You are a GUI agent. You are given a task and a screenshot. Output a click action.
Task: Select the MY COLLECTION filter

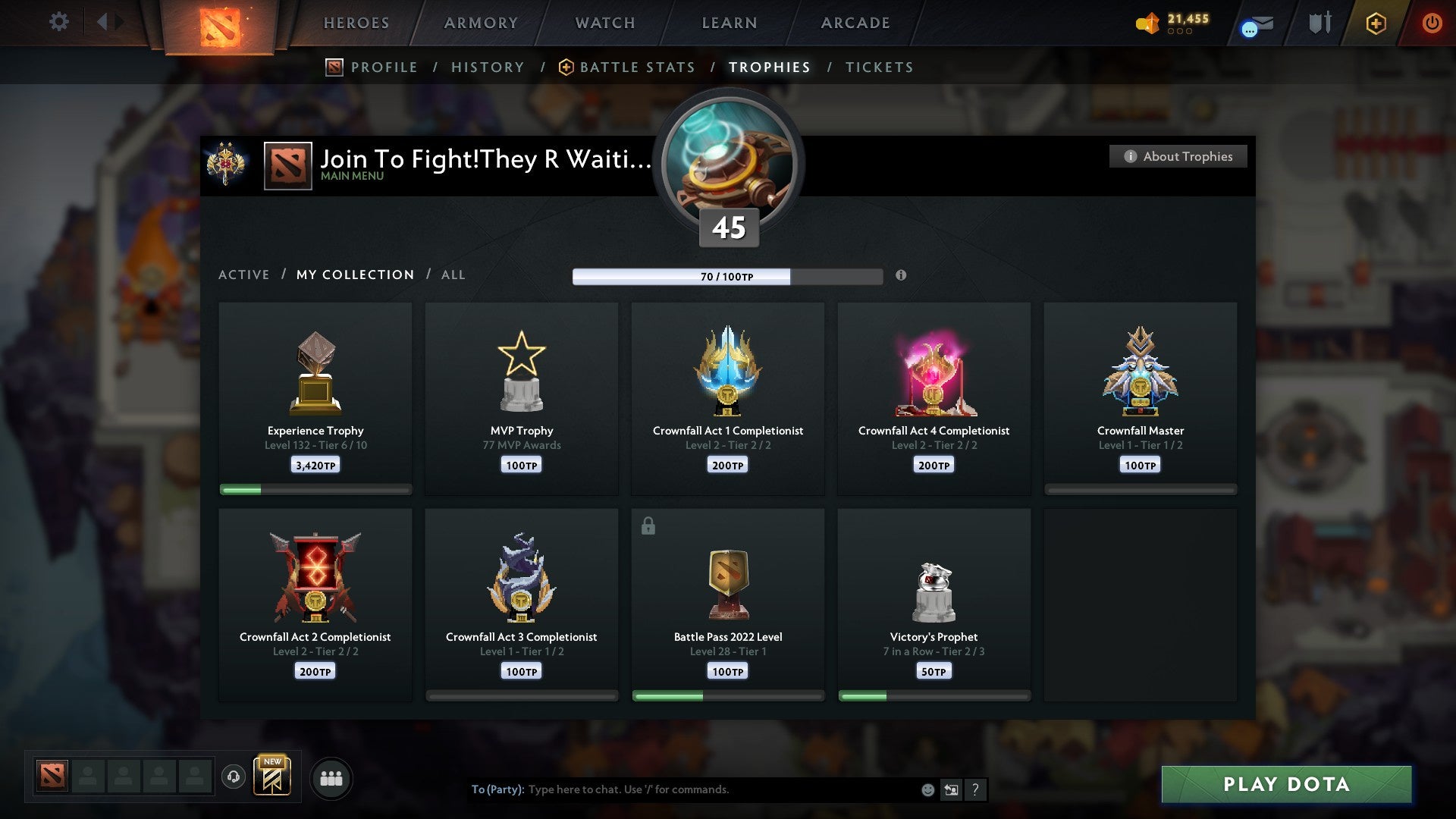tap(354, 275)
